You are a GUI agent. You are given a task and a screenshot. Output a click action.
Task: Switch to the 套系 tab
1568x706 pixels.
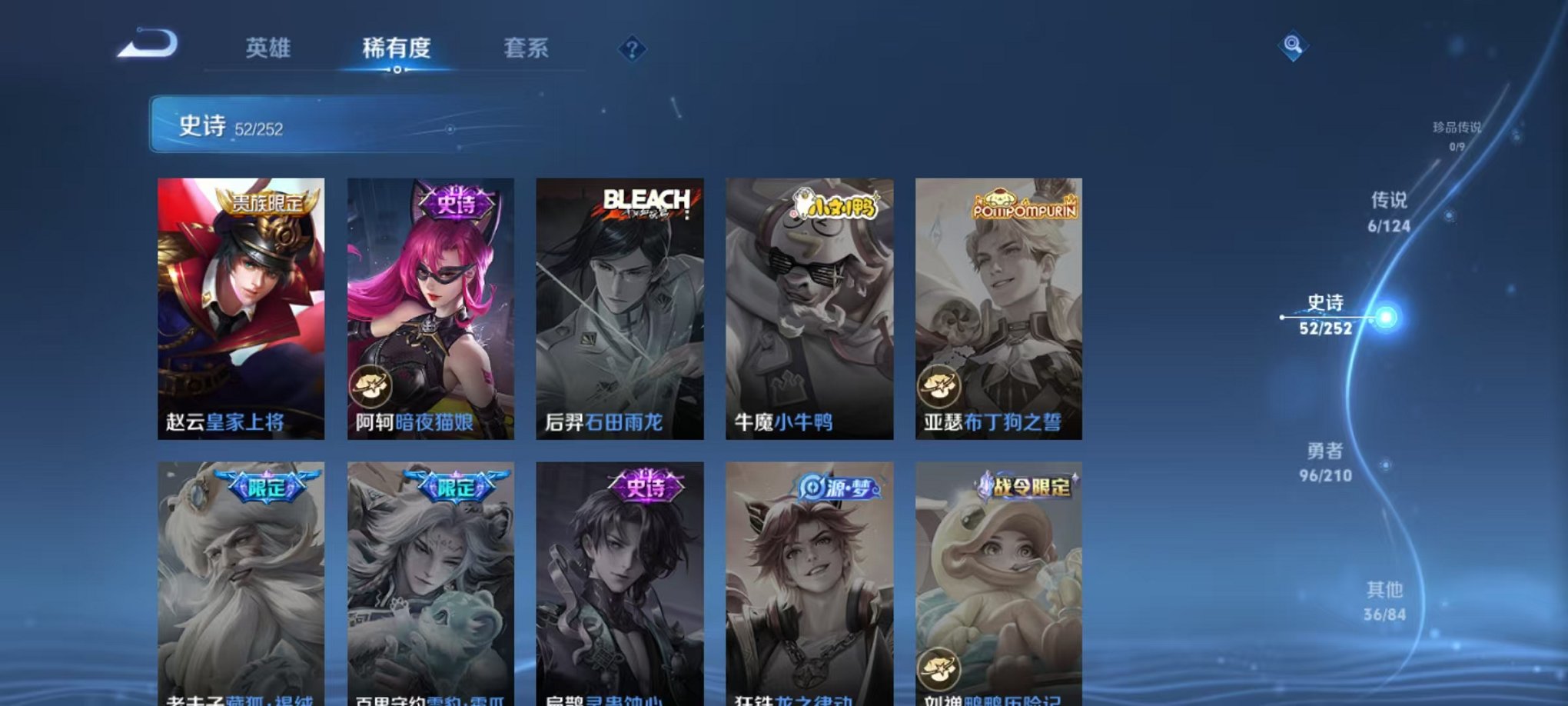point(528,48)
